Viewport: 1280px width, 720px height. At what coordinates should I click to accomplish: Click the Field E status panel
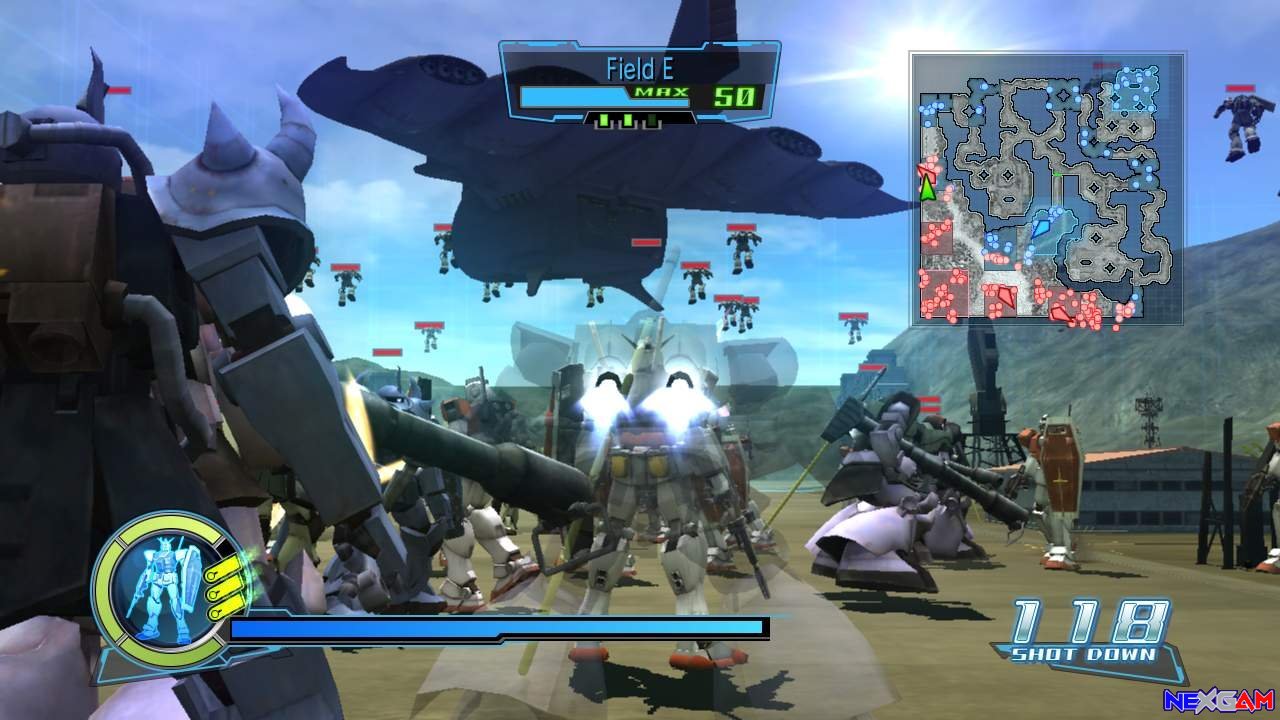tap(639, 84)
